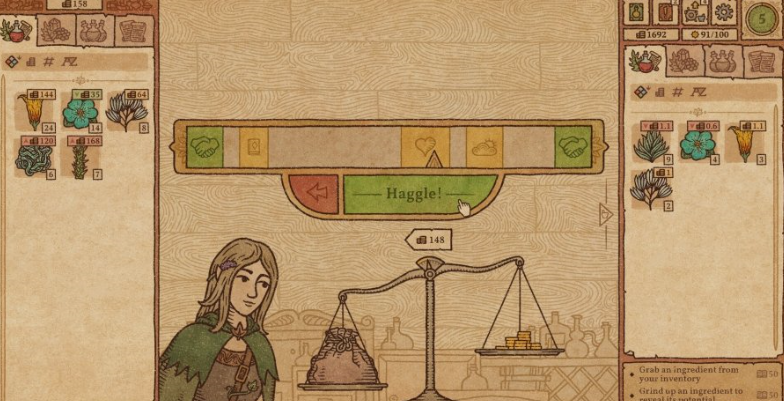Choose the tangled green root priced 120

pyautogui.click(x=34, y=158)
